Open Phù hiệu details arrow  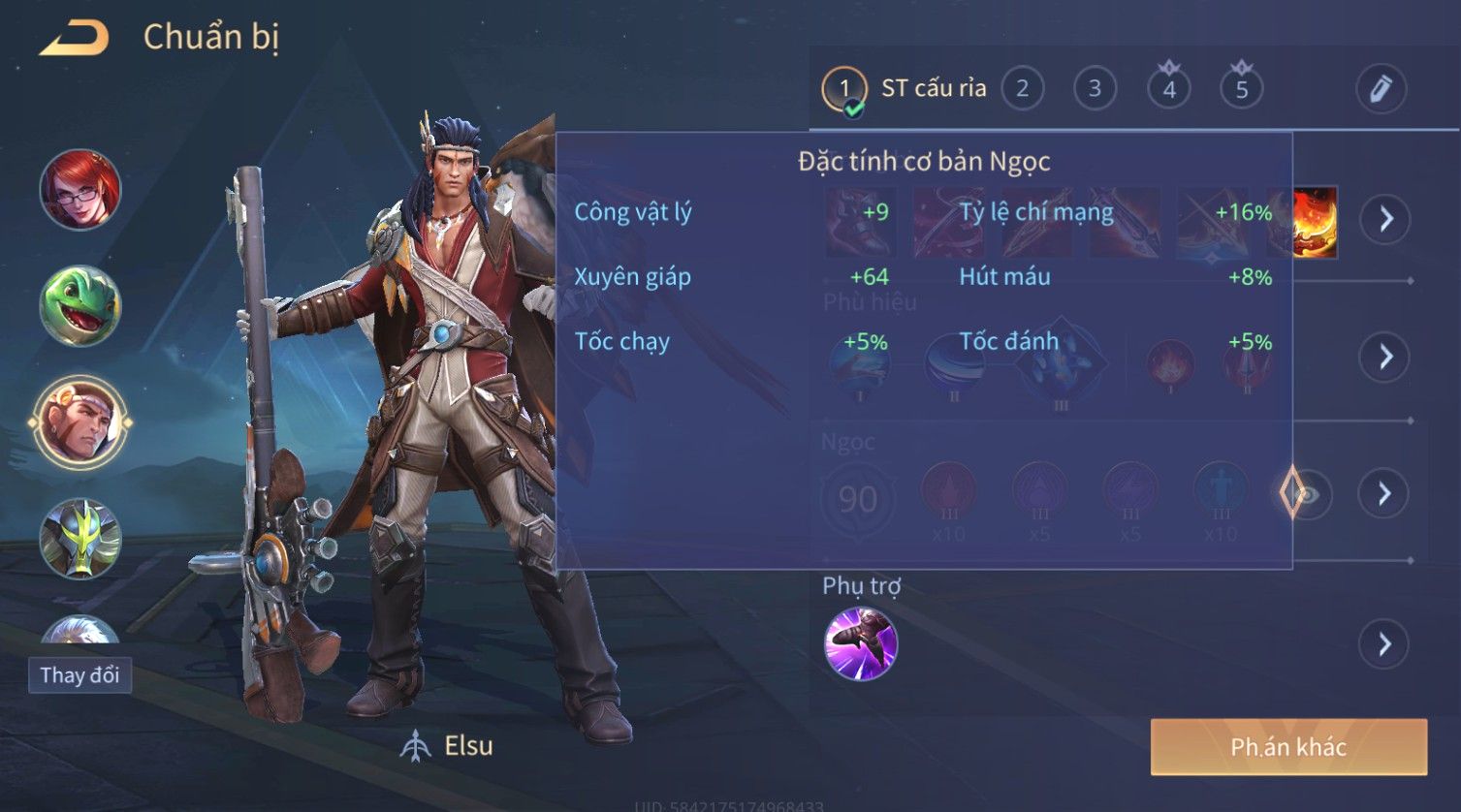1384,358
